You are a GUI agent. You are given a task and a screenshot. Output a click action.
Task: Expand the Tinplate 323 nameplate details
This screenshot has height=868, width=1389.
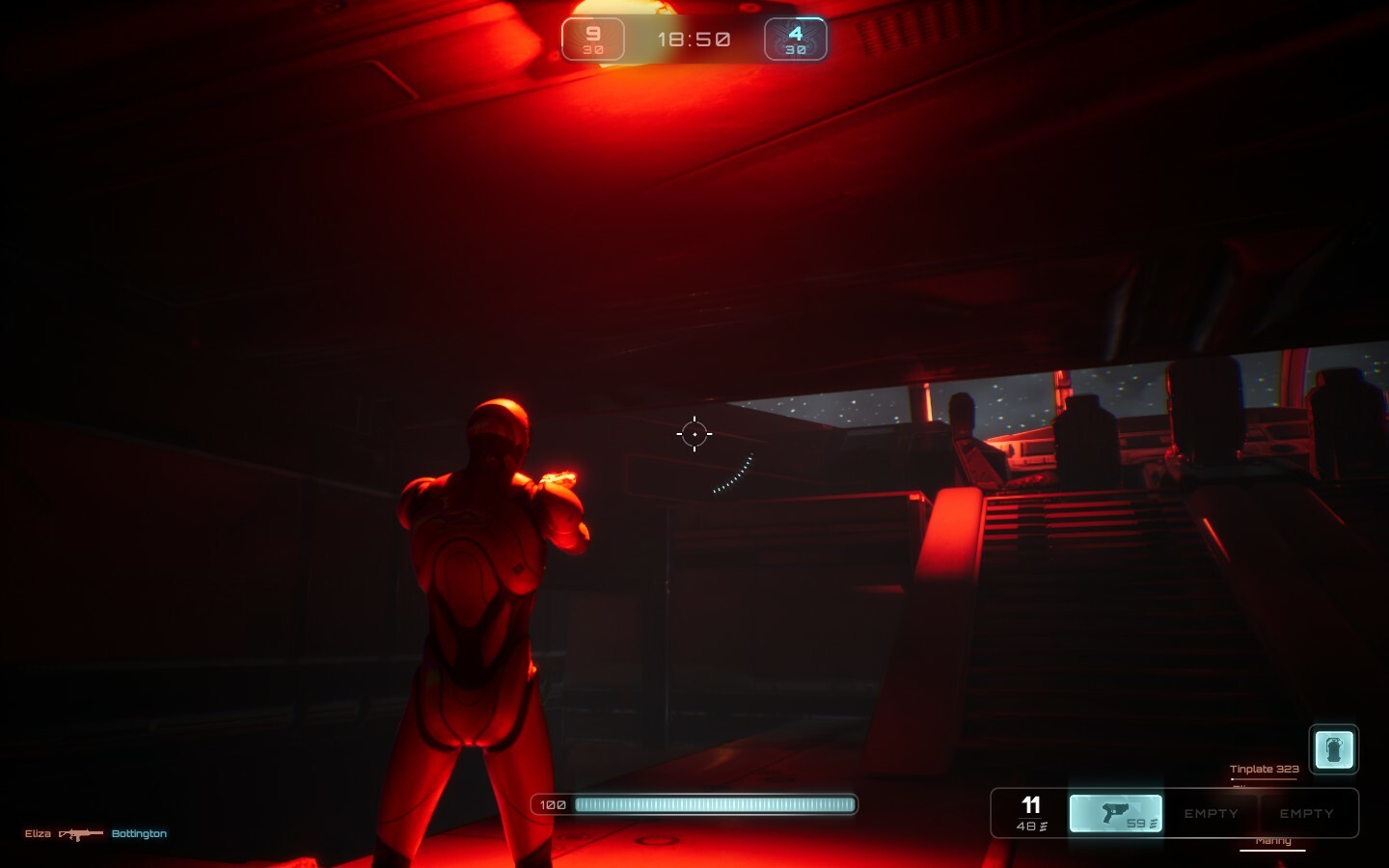pyautogui.click(x=1265, y=769)
